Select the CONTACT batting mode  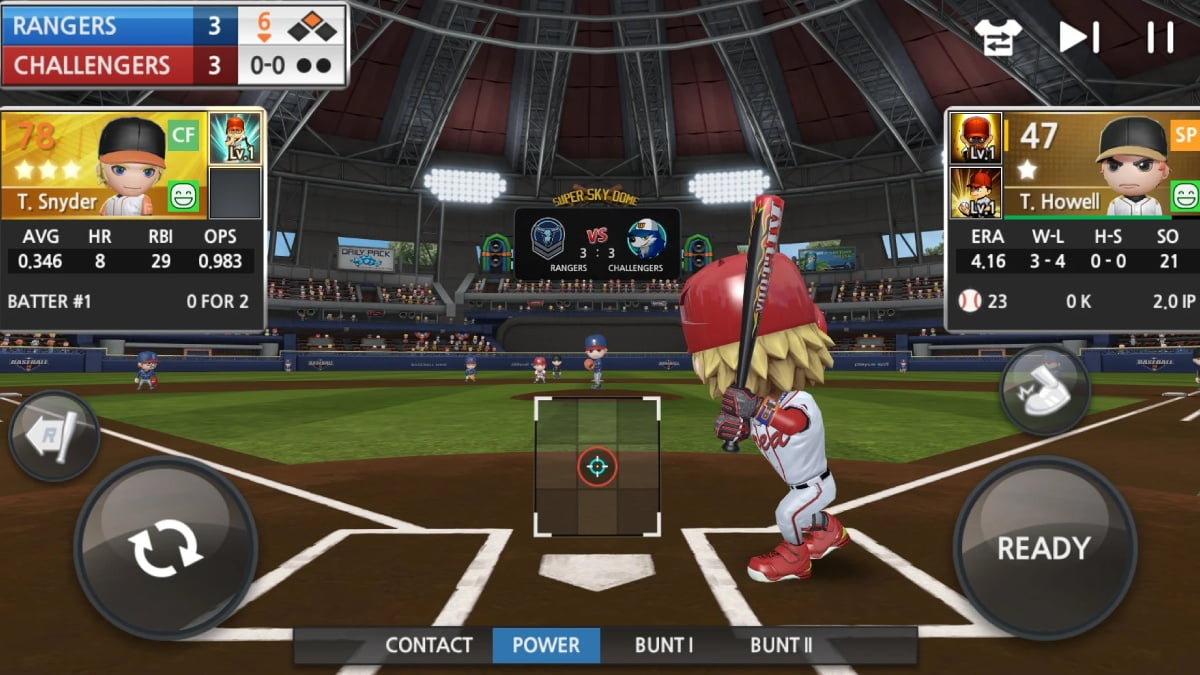[429, 645]
